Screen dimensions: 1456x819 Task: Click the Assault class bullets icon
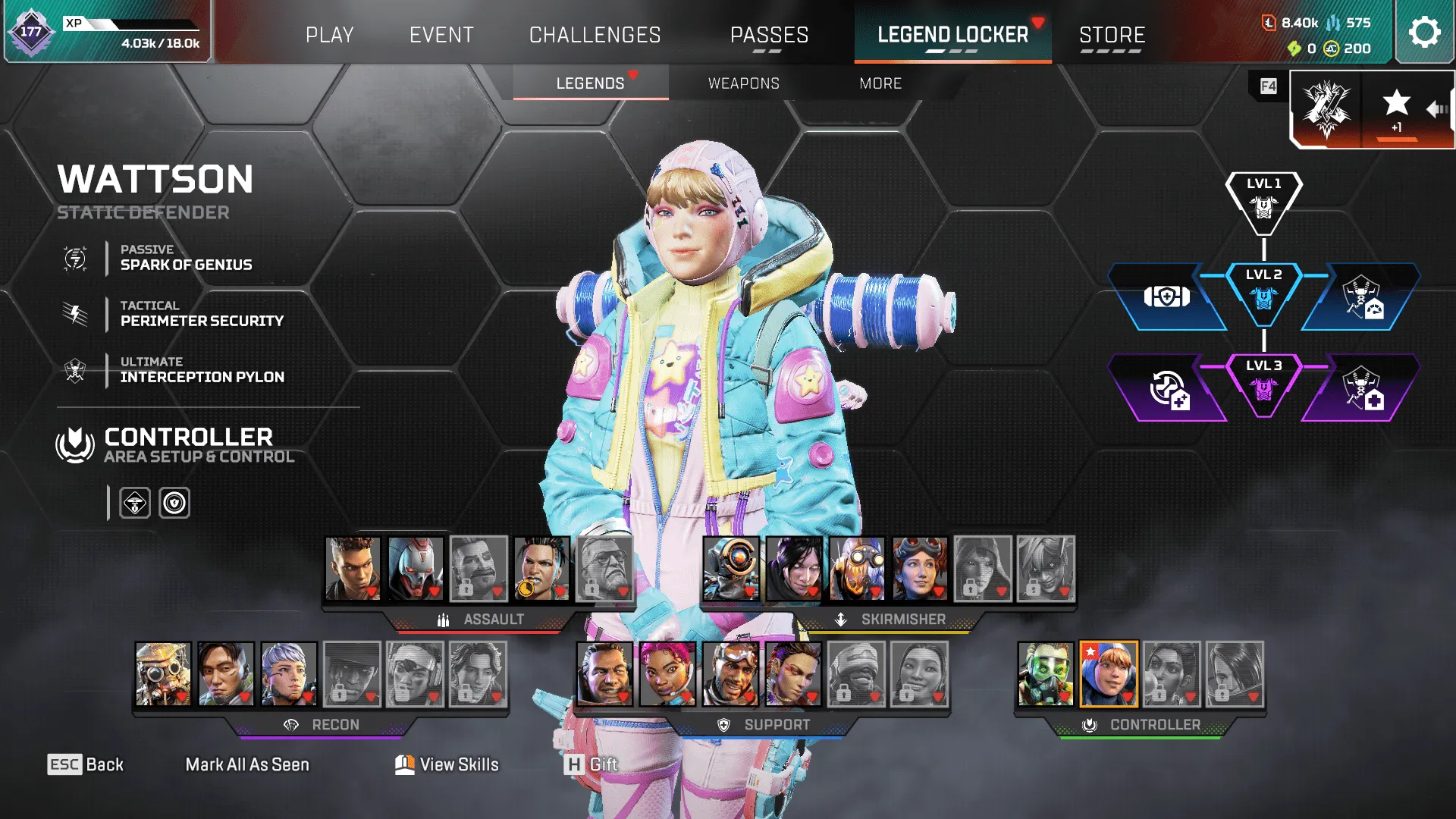click(x=443, y=619)
